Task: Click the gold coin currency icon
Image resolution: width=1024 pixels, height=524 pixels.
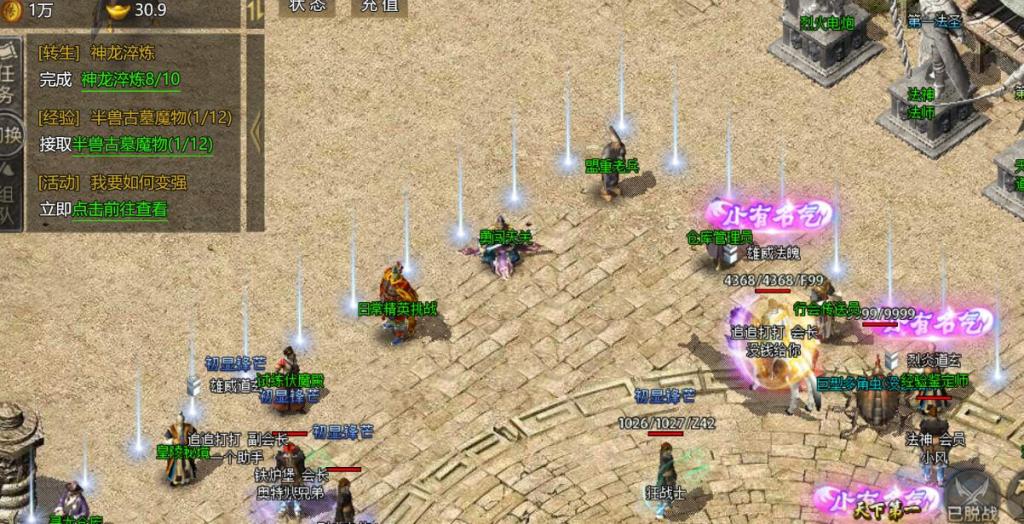Action: [9, 8]
